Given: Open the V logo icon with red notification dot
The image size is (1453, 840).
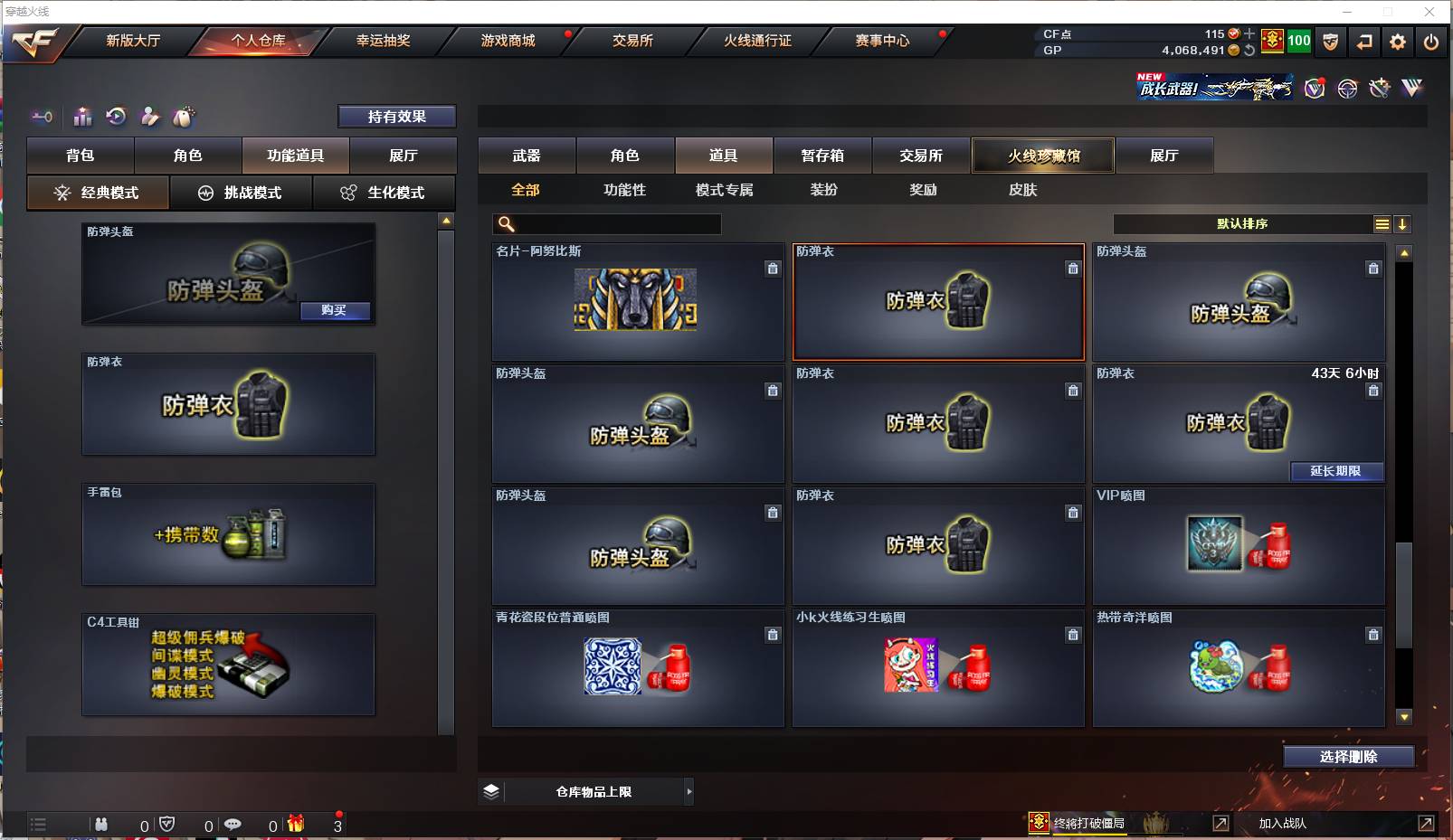Looking at the screenshot, I should click(1314, 88).
